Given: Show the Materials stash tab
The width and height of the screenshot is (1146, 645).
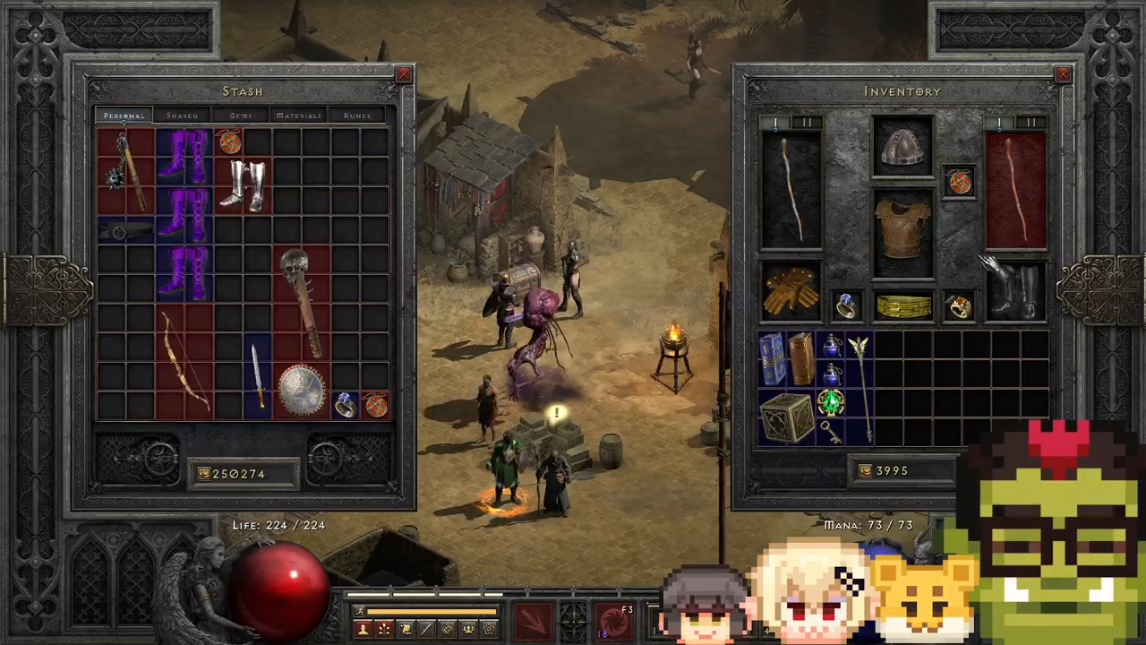Looking at the screenshot, I should coord(298,116).
